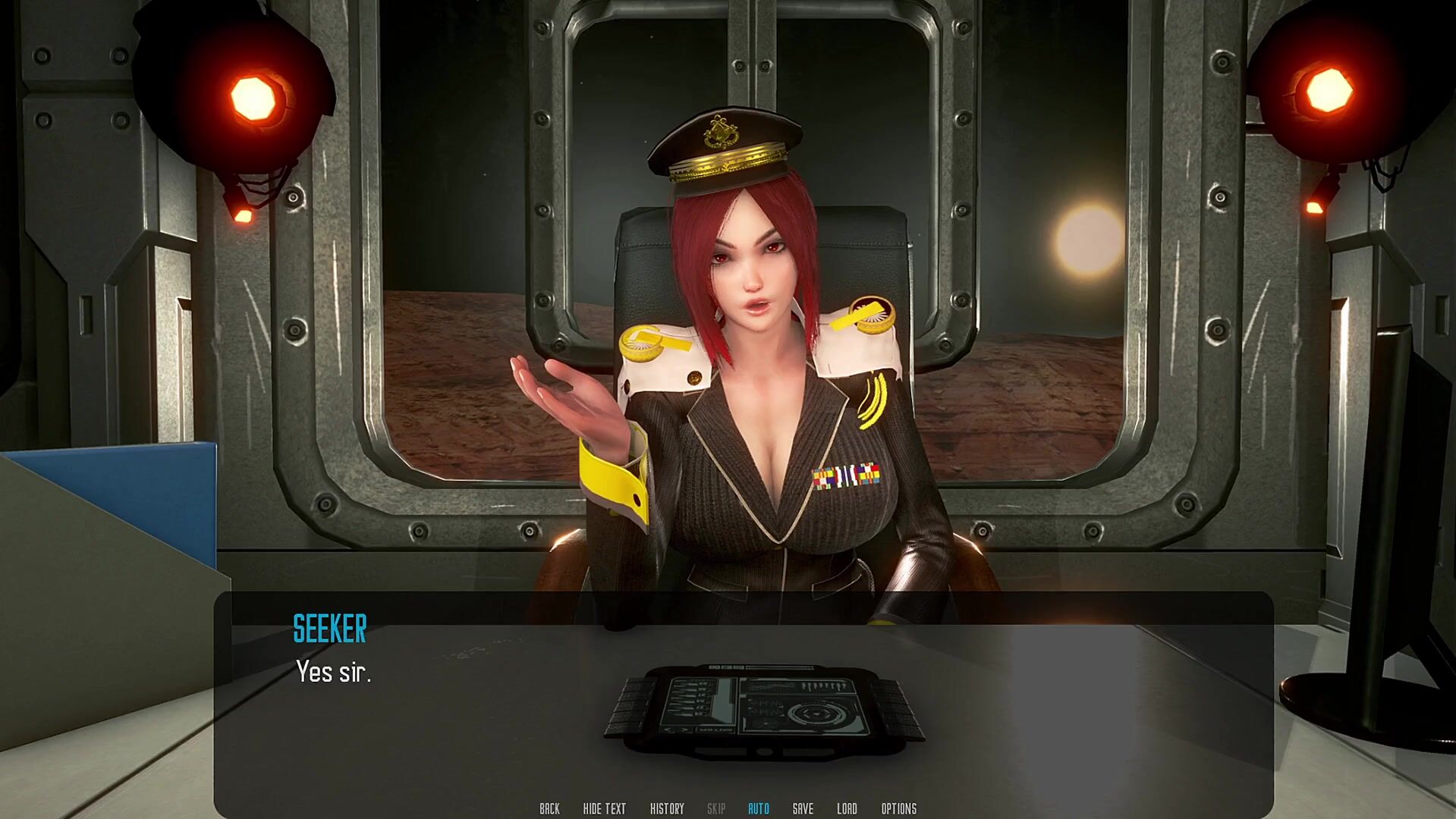Hide the dialogue text box

pyautogui.click(x=604, y=808)
